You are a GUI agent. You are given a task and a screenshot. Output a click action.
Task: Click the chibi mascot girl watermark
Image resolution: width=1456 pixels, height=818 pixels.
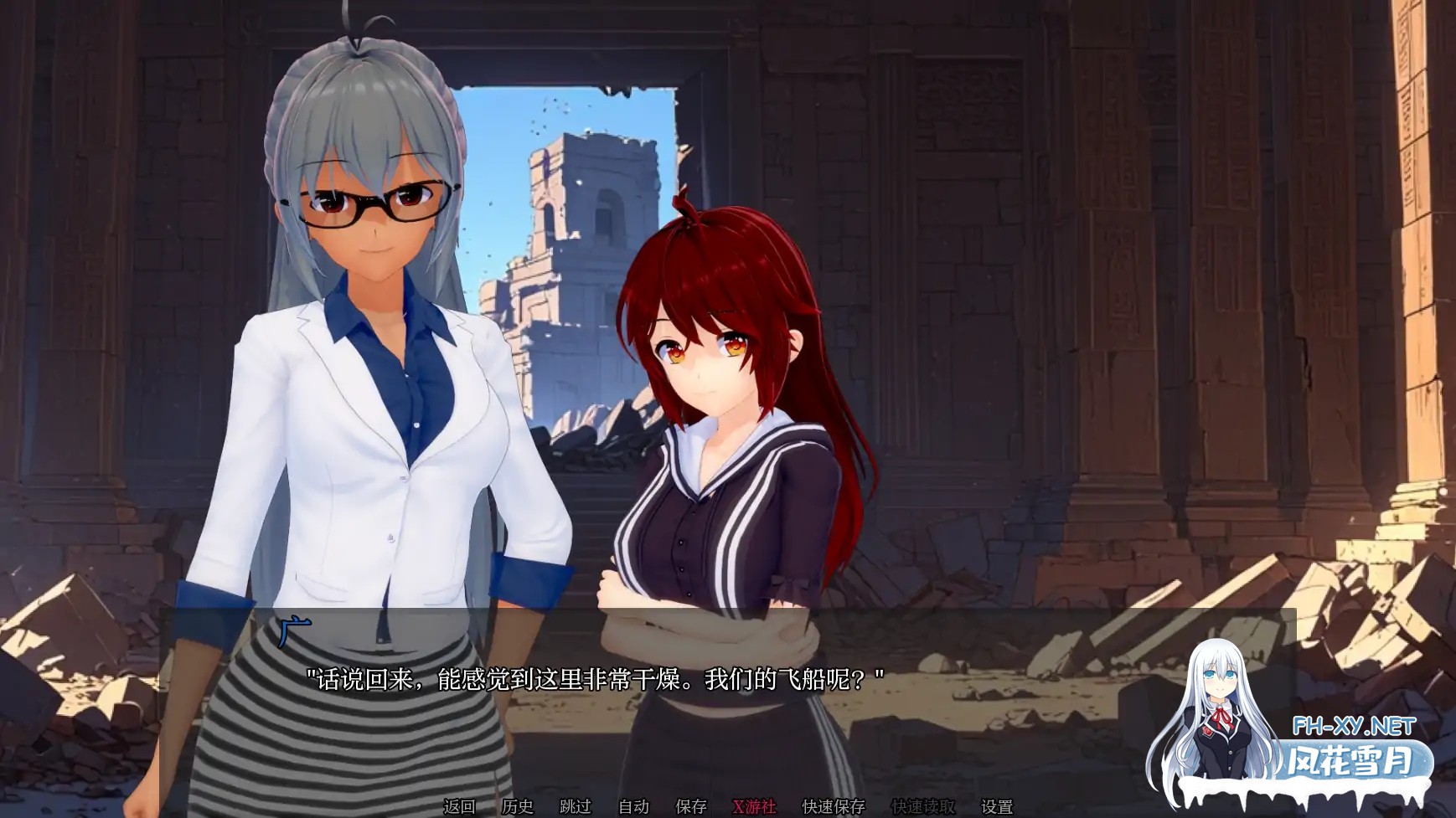(1223, 716)
